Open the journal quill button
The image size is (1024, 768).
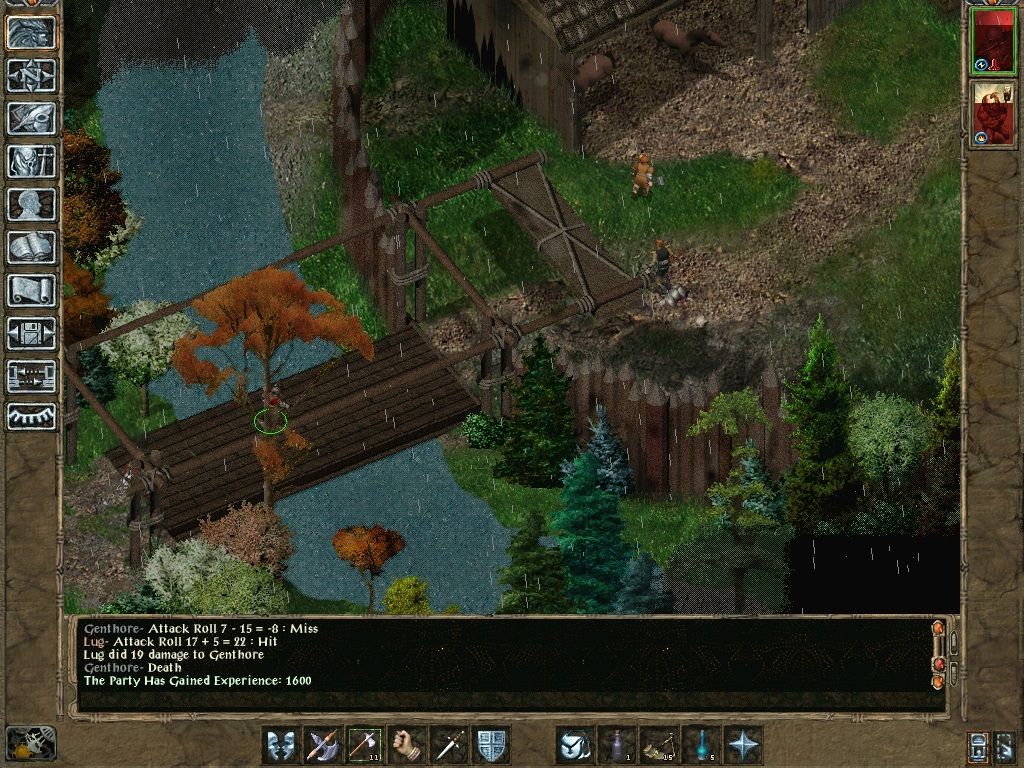[31, 118]
